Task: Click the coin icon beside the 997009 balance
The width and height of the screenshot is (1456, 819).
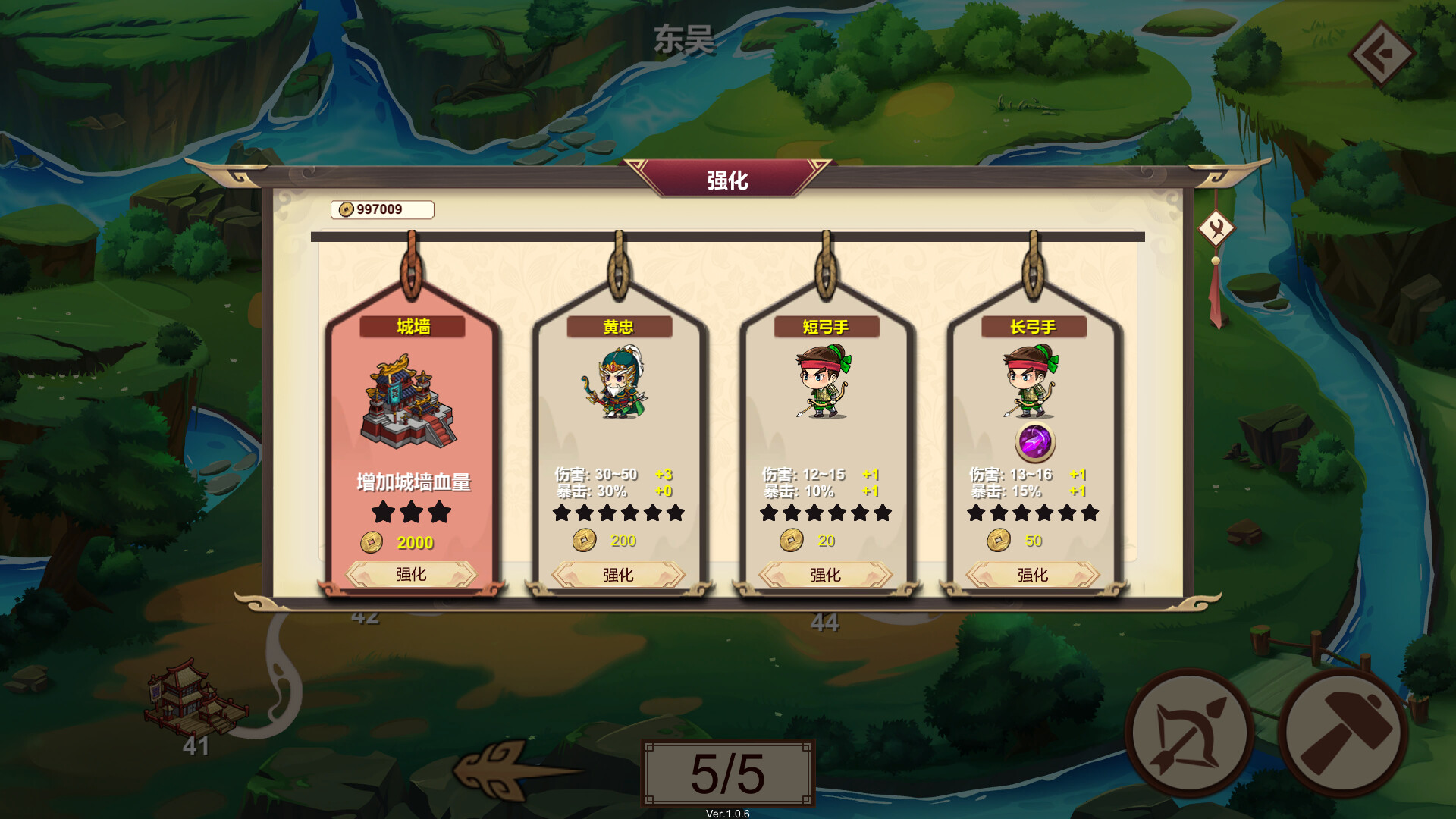Action: (345, 210)
